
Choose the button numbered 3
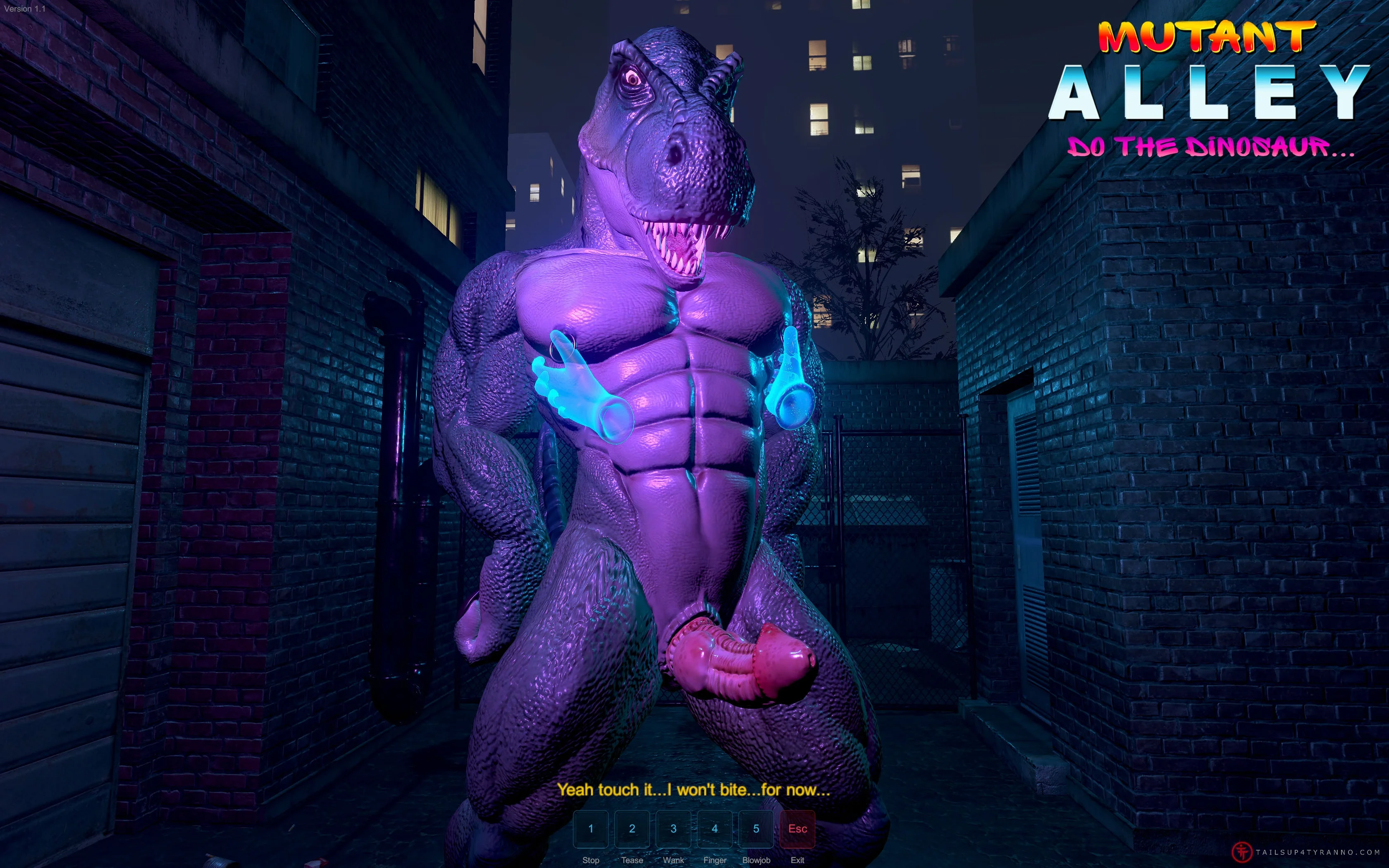[x=673, y=828]
